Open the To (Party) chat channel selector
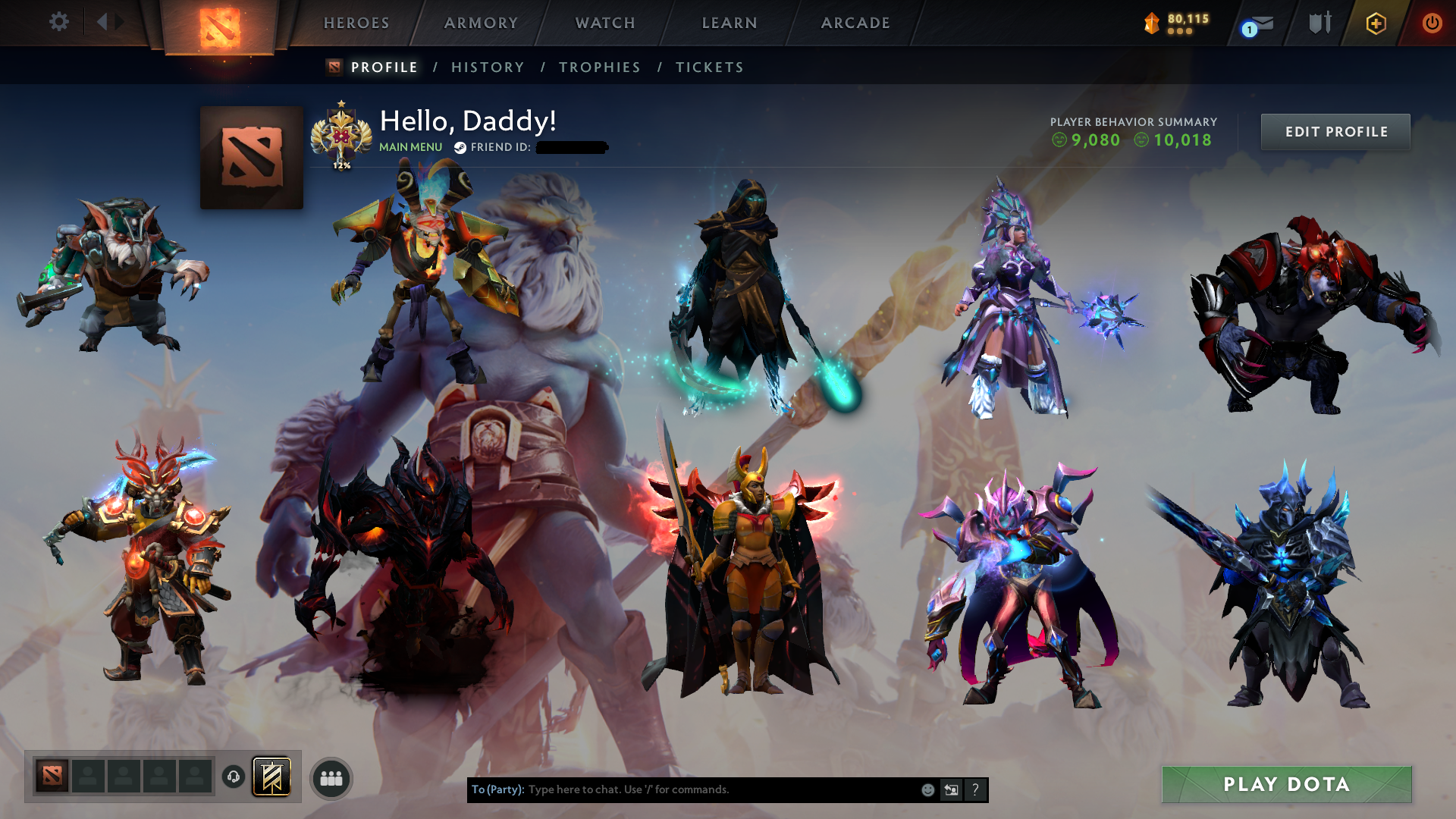This screenshot has height=819, width=1456. (x=497, y=789)
